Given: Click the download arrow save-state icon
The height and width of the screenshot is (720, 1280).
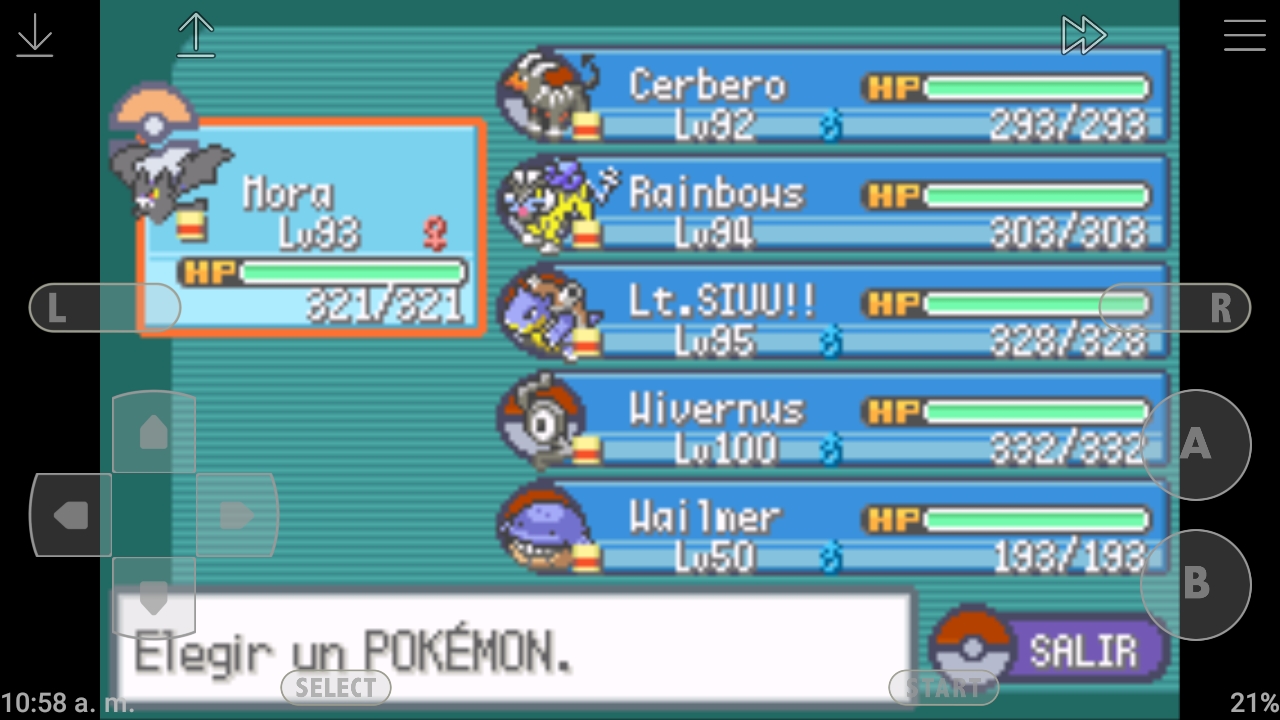Looking at the screenshot, I should coord(35,36).
